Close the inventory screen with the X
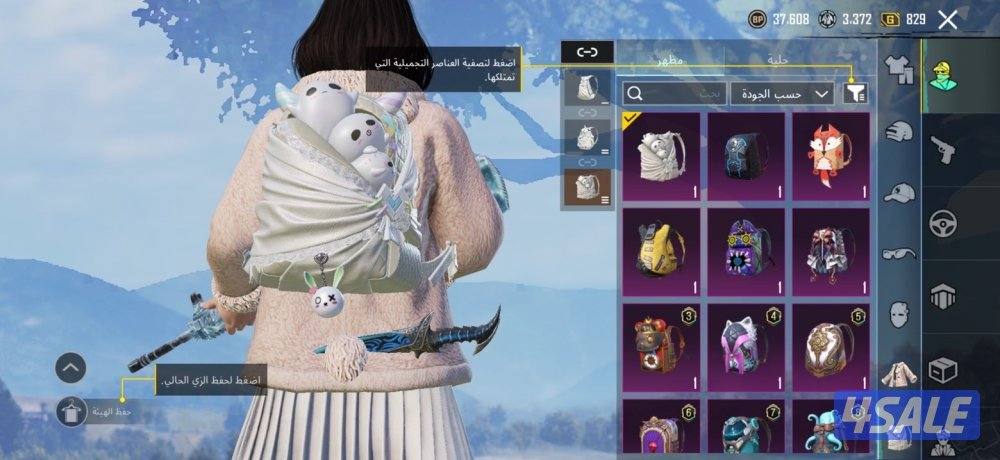Viewport: 1000px width, 460px height. click(x=948, y=19)
